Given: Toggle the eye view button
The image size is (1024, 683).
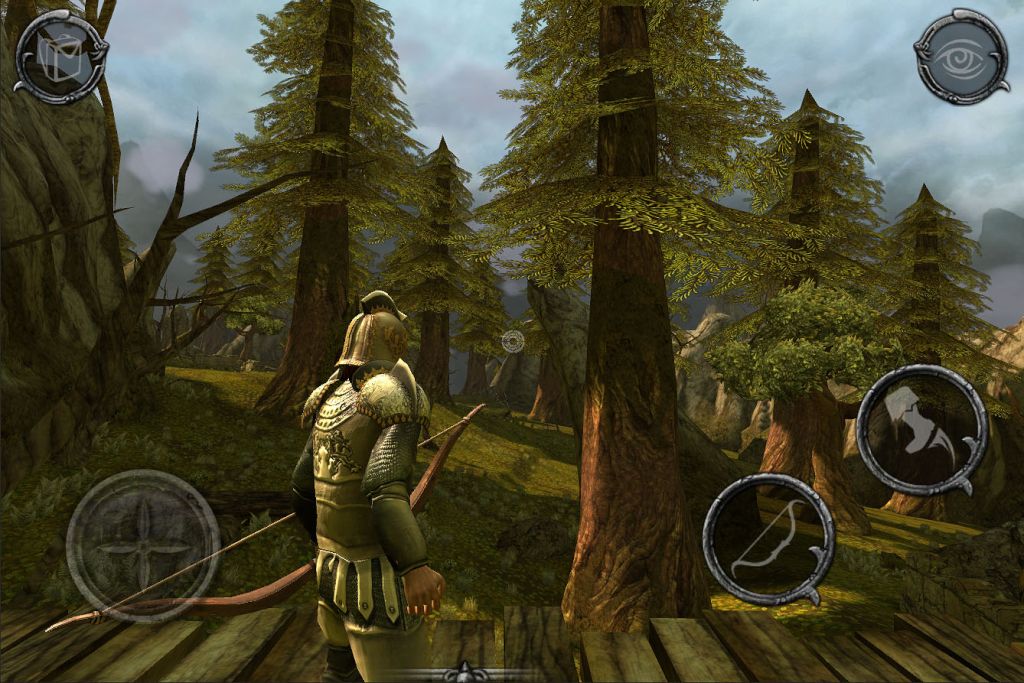Looking at the screenshot, I should point(962,56).
